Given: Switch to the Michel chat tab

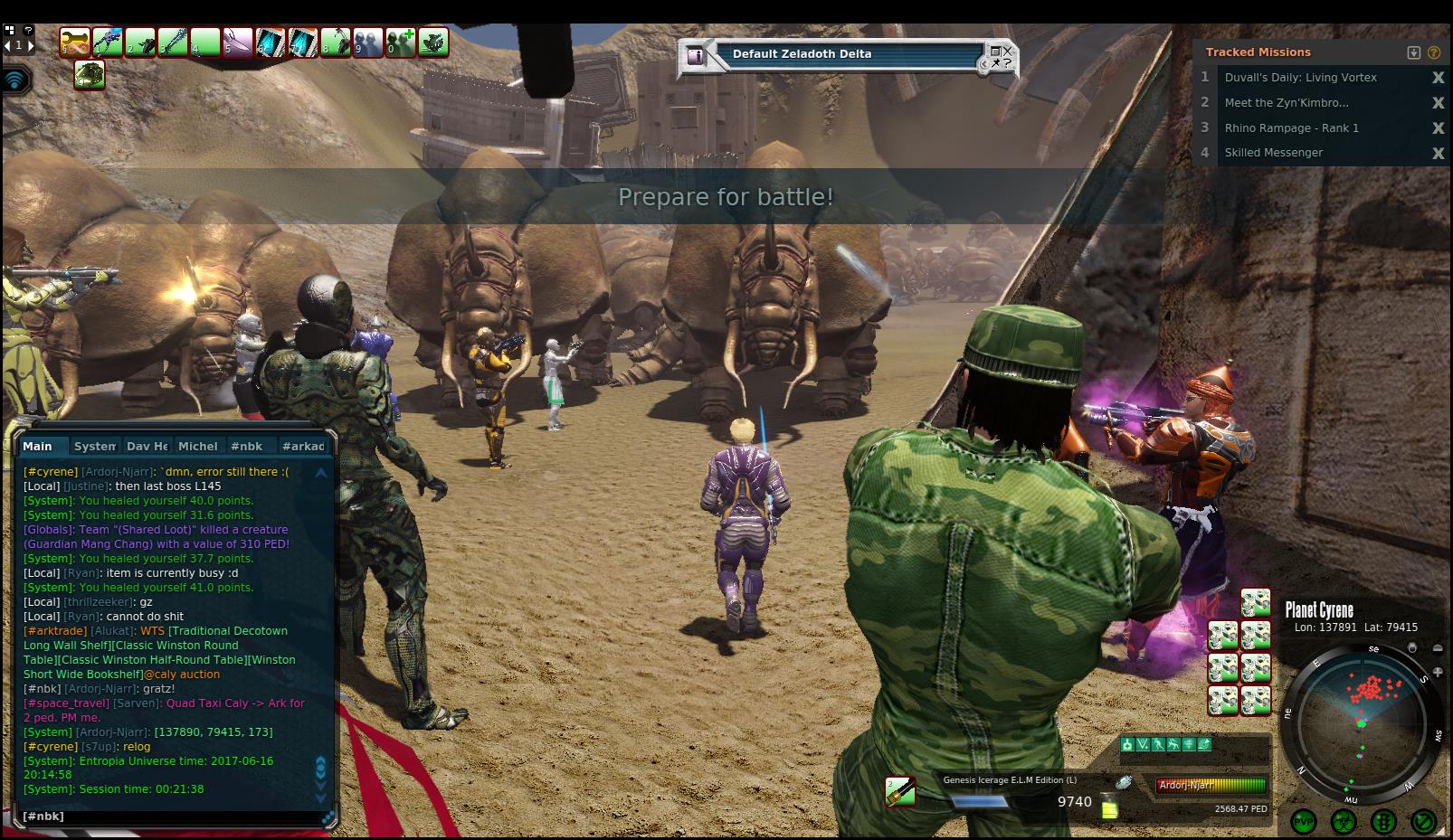Looking at the screenshot, I should click(x=197, y=446).
